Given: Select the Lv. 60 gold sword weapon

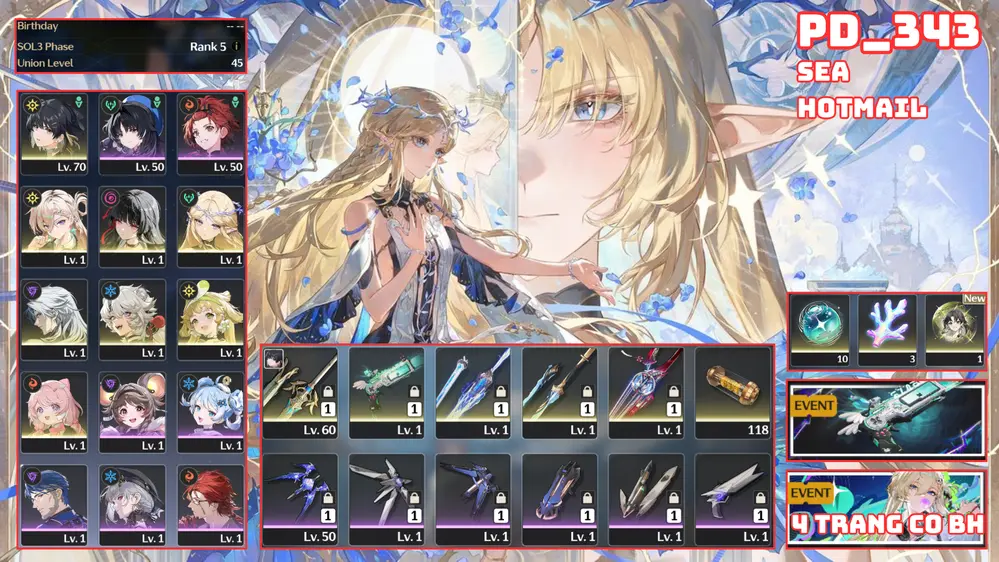Looking at the screenshot, I should [x=299, y=391].
